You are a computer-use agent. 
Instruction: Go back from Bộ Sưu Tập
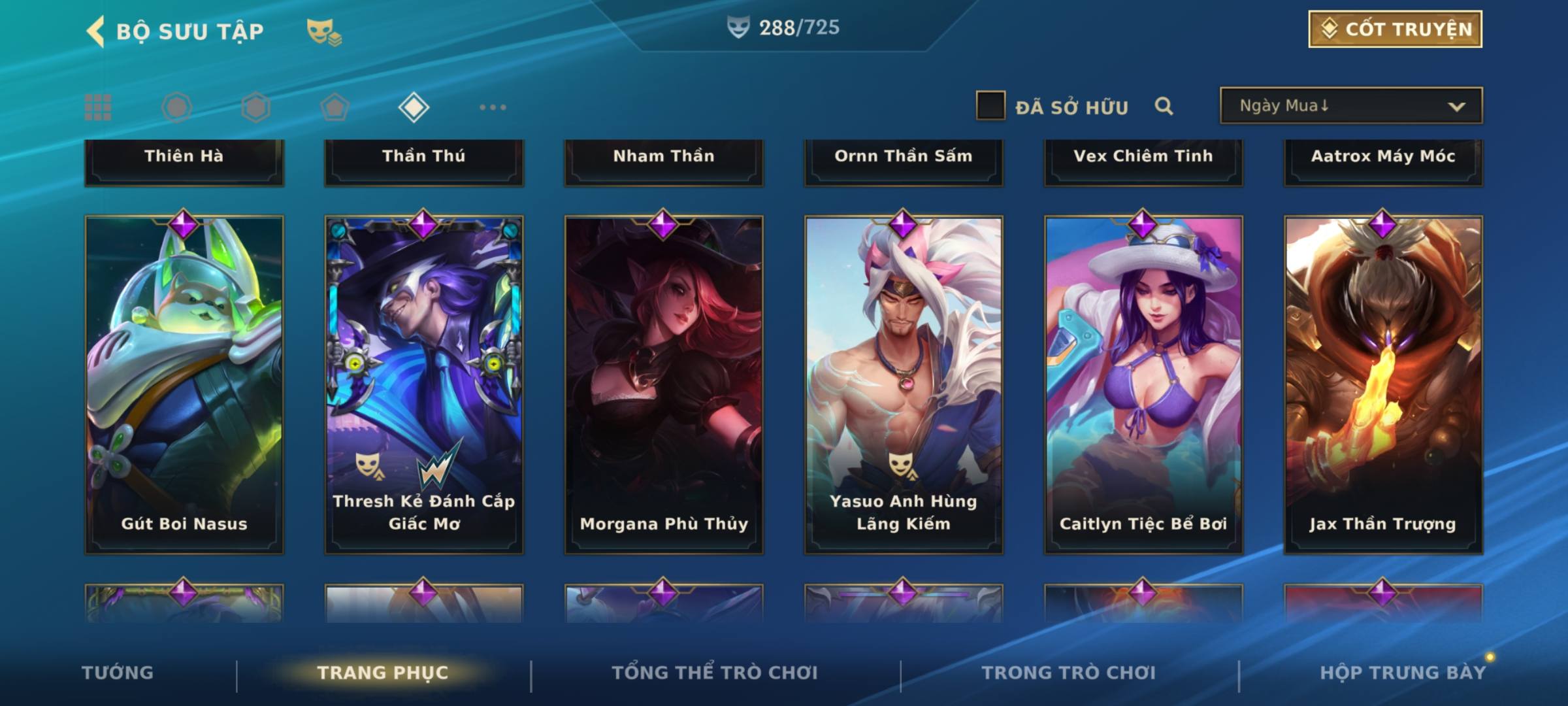point(95,31)
